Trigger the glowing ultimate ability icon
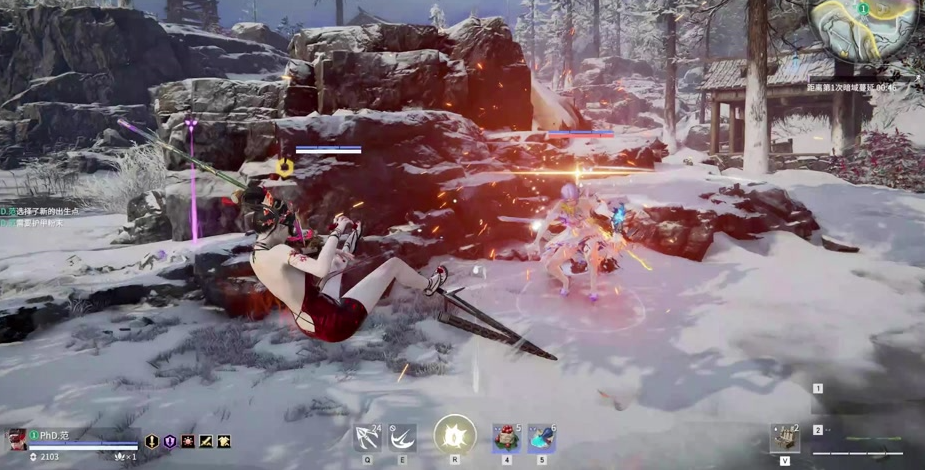The width and height of the screenshot is (925, 470). point(455,436)
